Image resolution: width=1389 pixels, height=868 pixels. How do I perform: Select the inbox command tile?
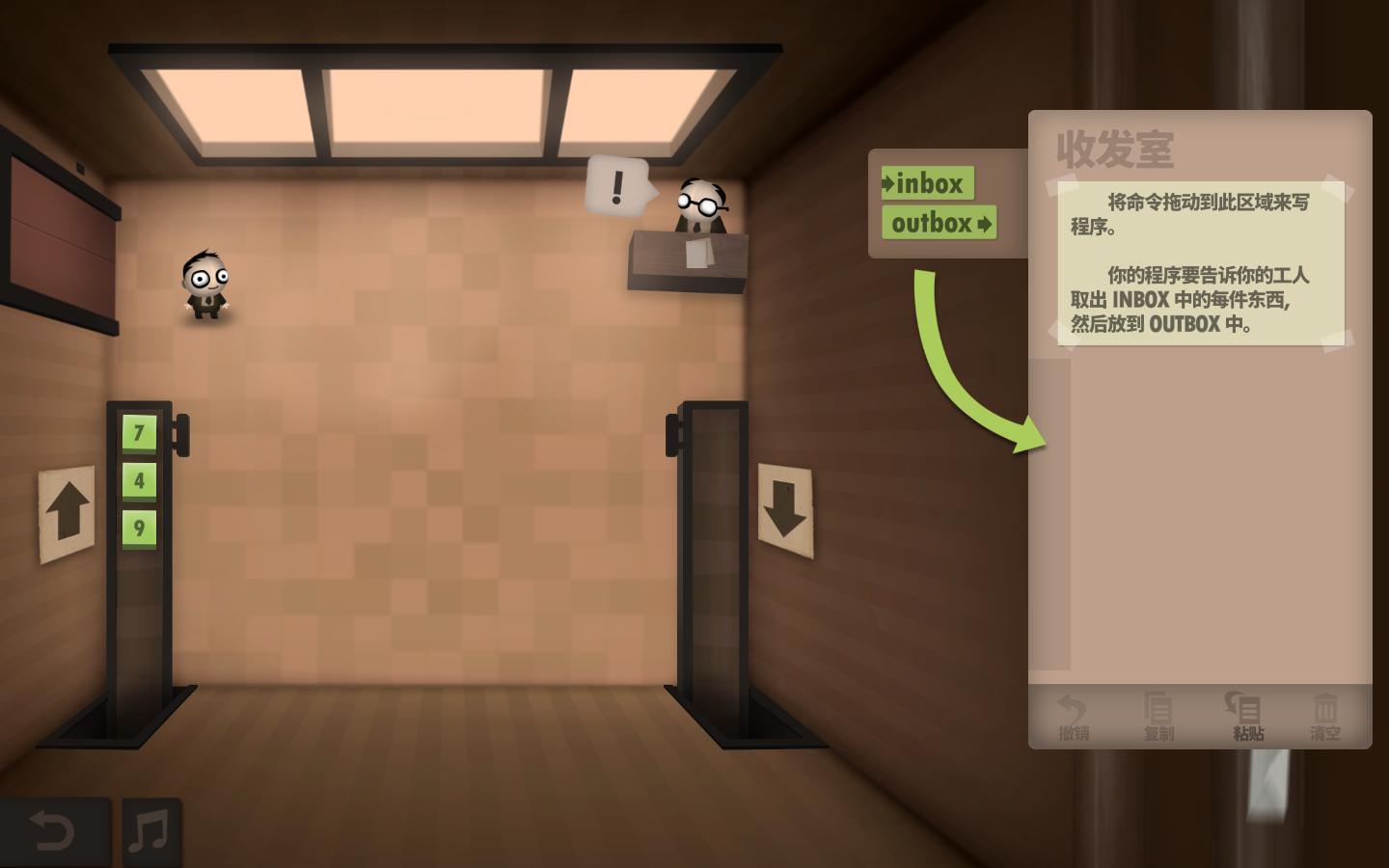pyautogui.click(x=927, y=183)
